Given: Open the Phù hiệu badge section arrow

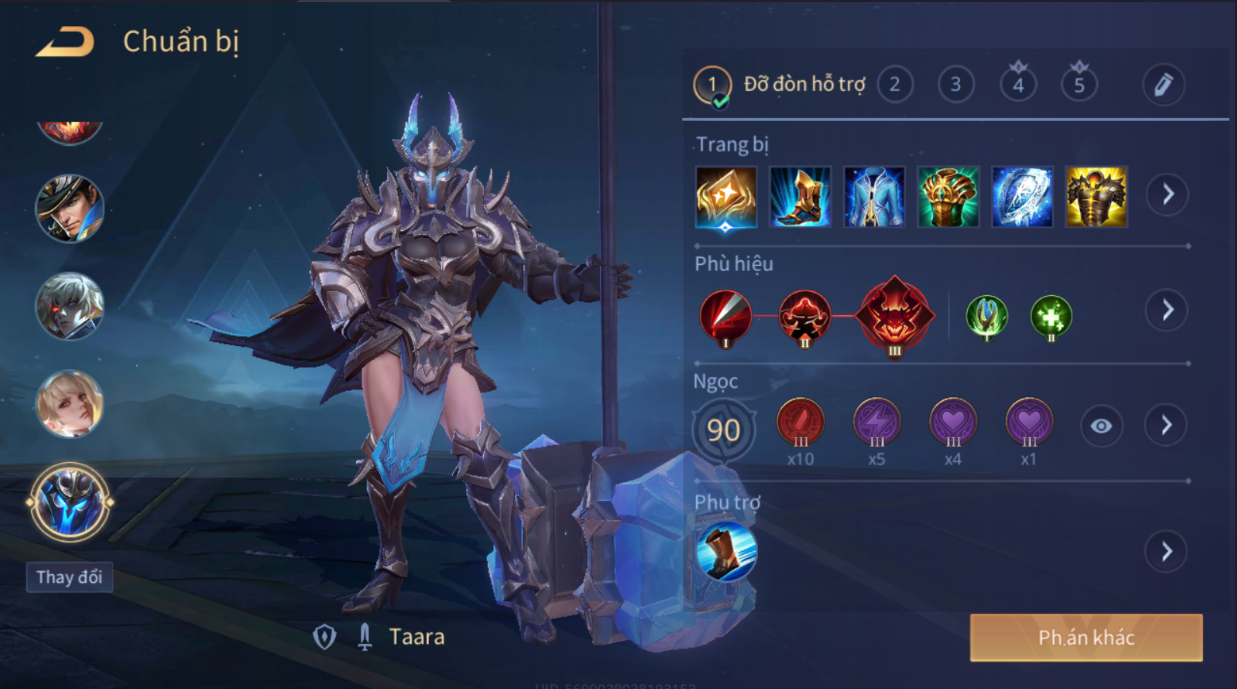Looking at the screenshot, I should 1167,310.
